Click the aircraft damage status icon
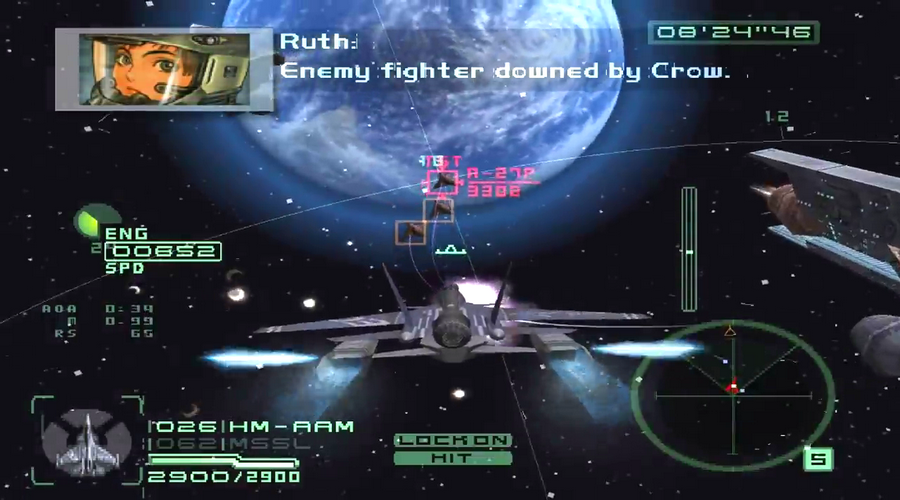 click(87, 440)
